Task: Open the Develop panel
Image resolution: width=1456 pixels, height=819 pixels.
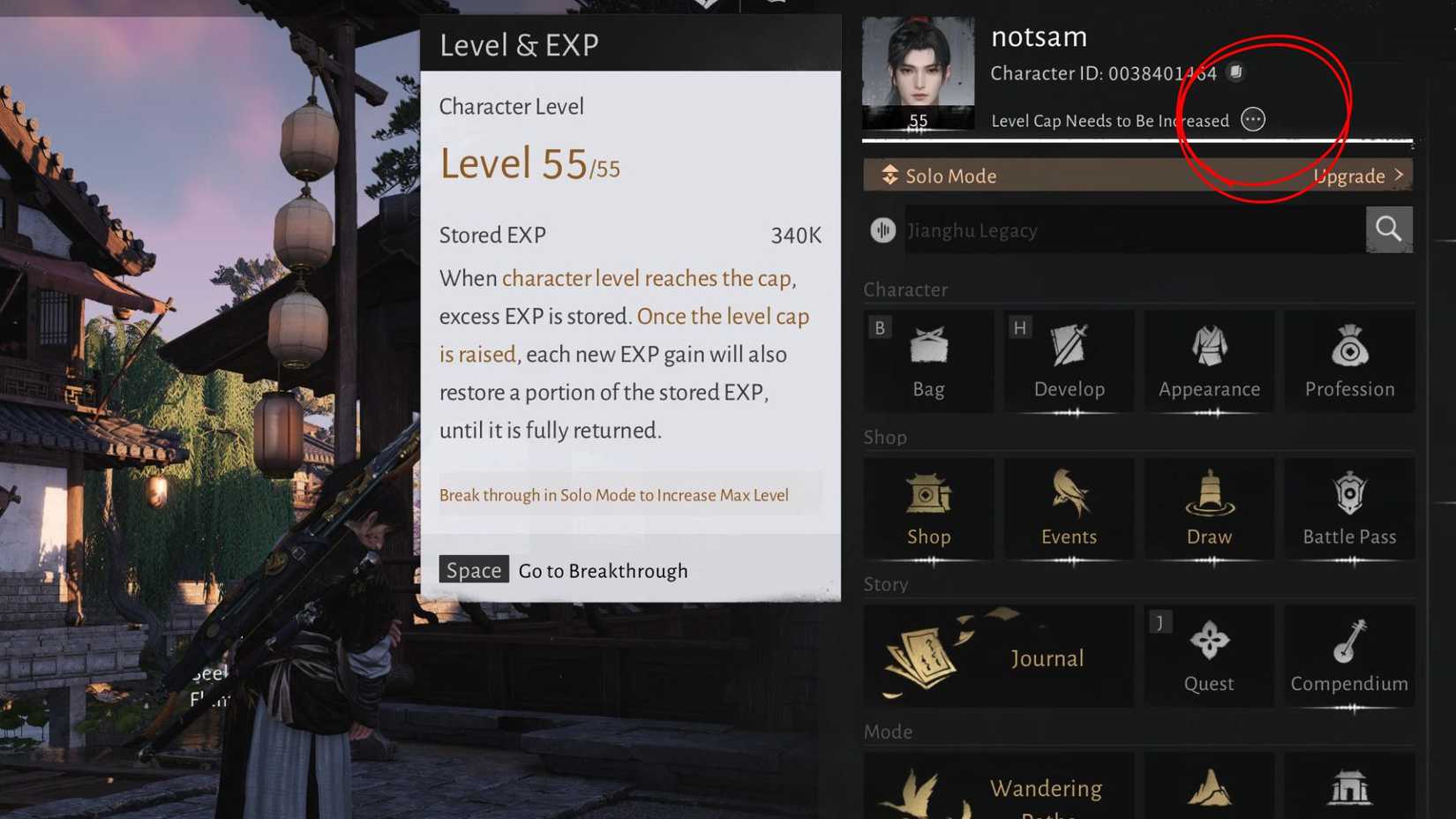Action: (1069, 360)
